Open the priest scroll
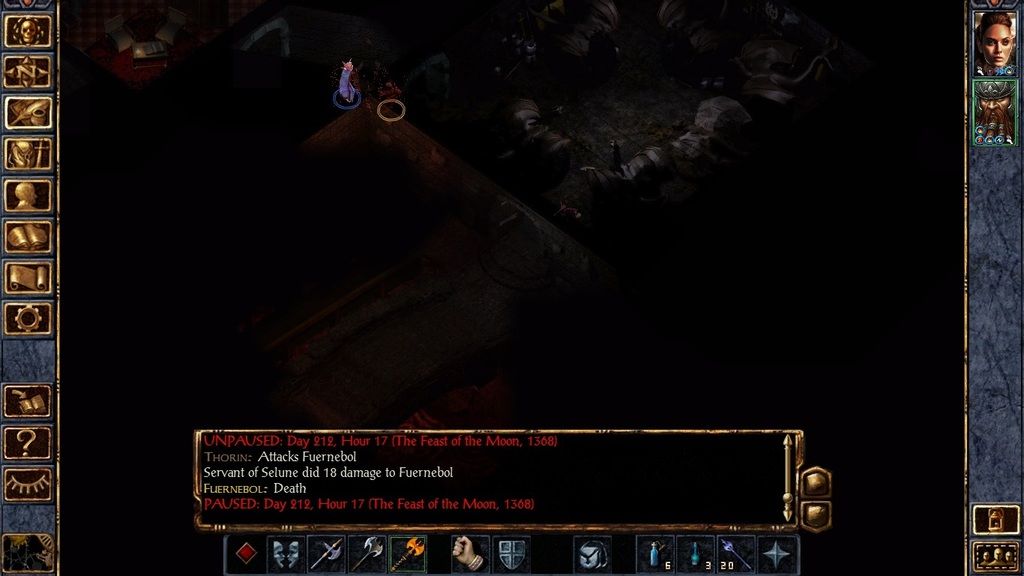 pos(28,277)
